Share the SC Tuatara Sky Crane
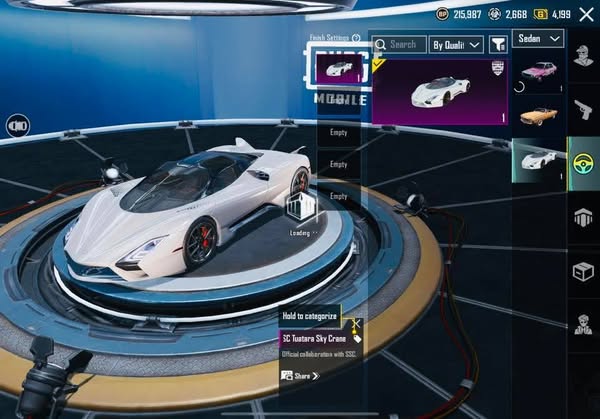Image resolution: width=600 pixels, height=419 pixels. [300, 375]
